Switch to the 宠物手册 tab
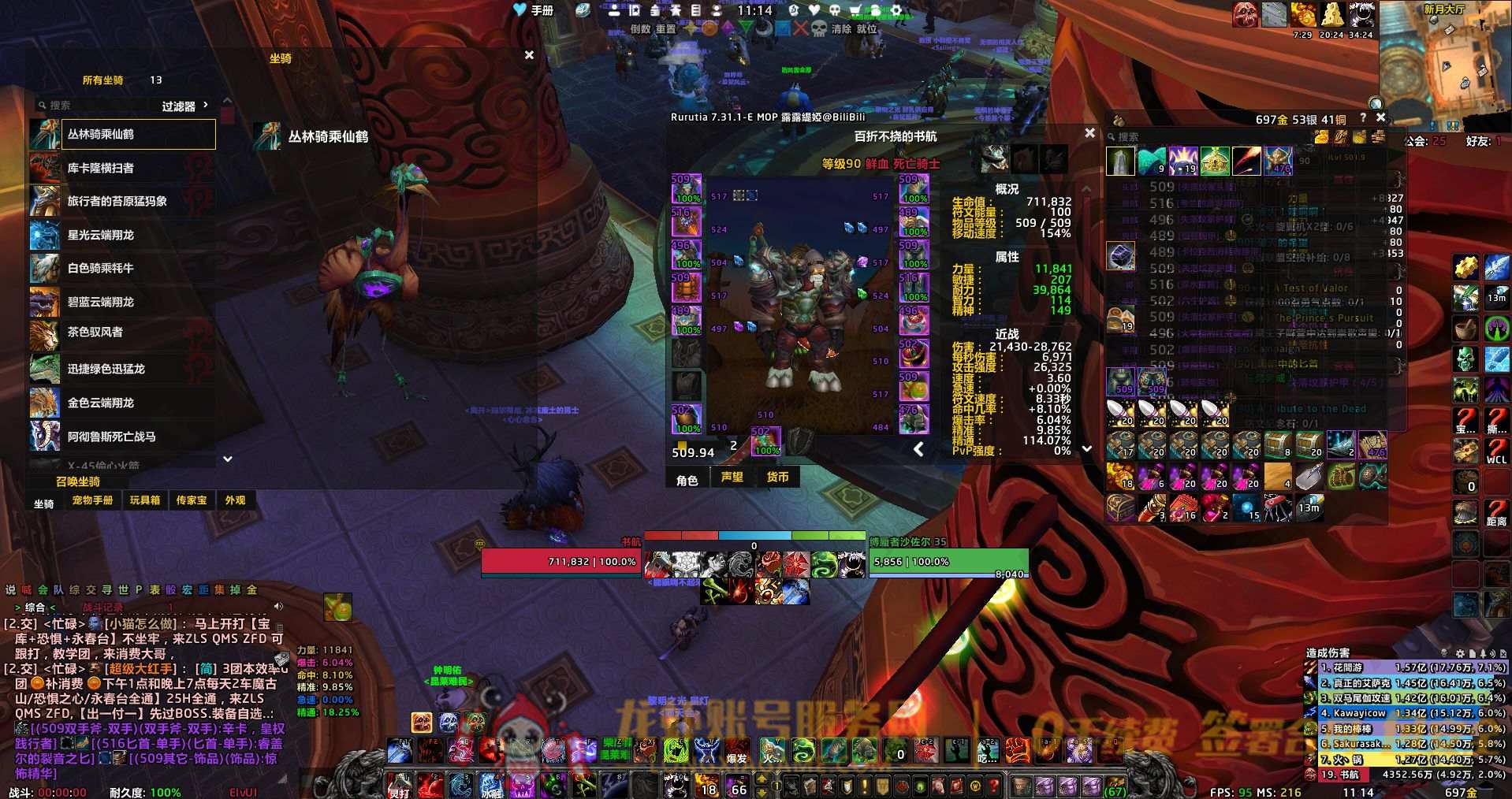Image resolution: width=1512 pixels, height=799 pixels. 92,500
